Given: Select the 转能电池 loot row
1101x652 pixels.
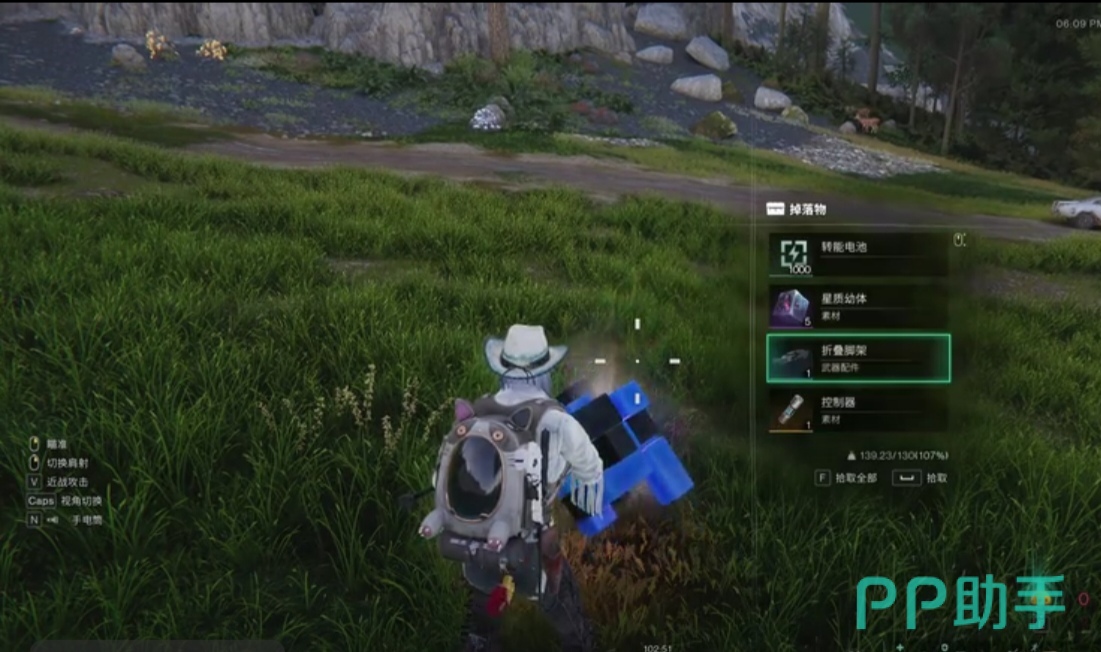Looking at the screenshot, I should click(857, 254).
